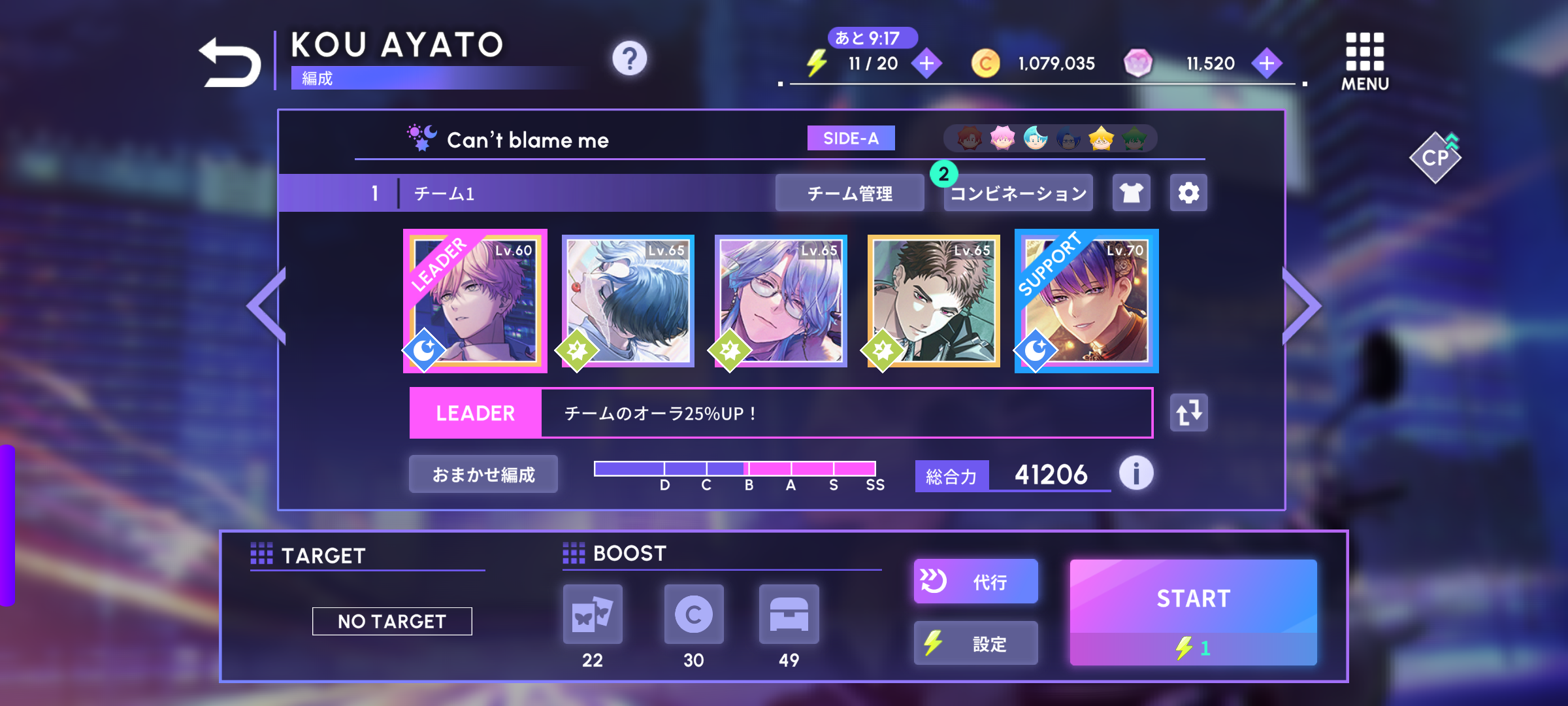Add stamina with the lightning plus button

pyautogui.click(x=926, y=63)
